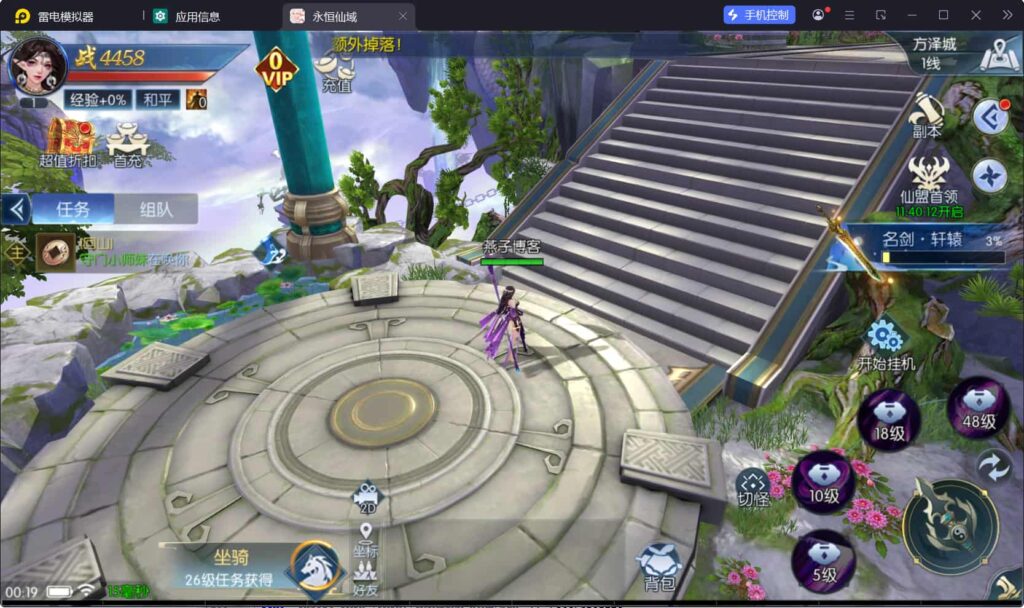The height and width of the screenshot is (608, 1024).
Task: Close the 永恒仙域 emulator tab
Action: tap(402, 16)
